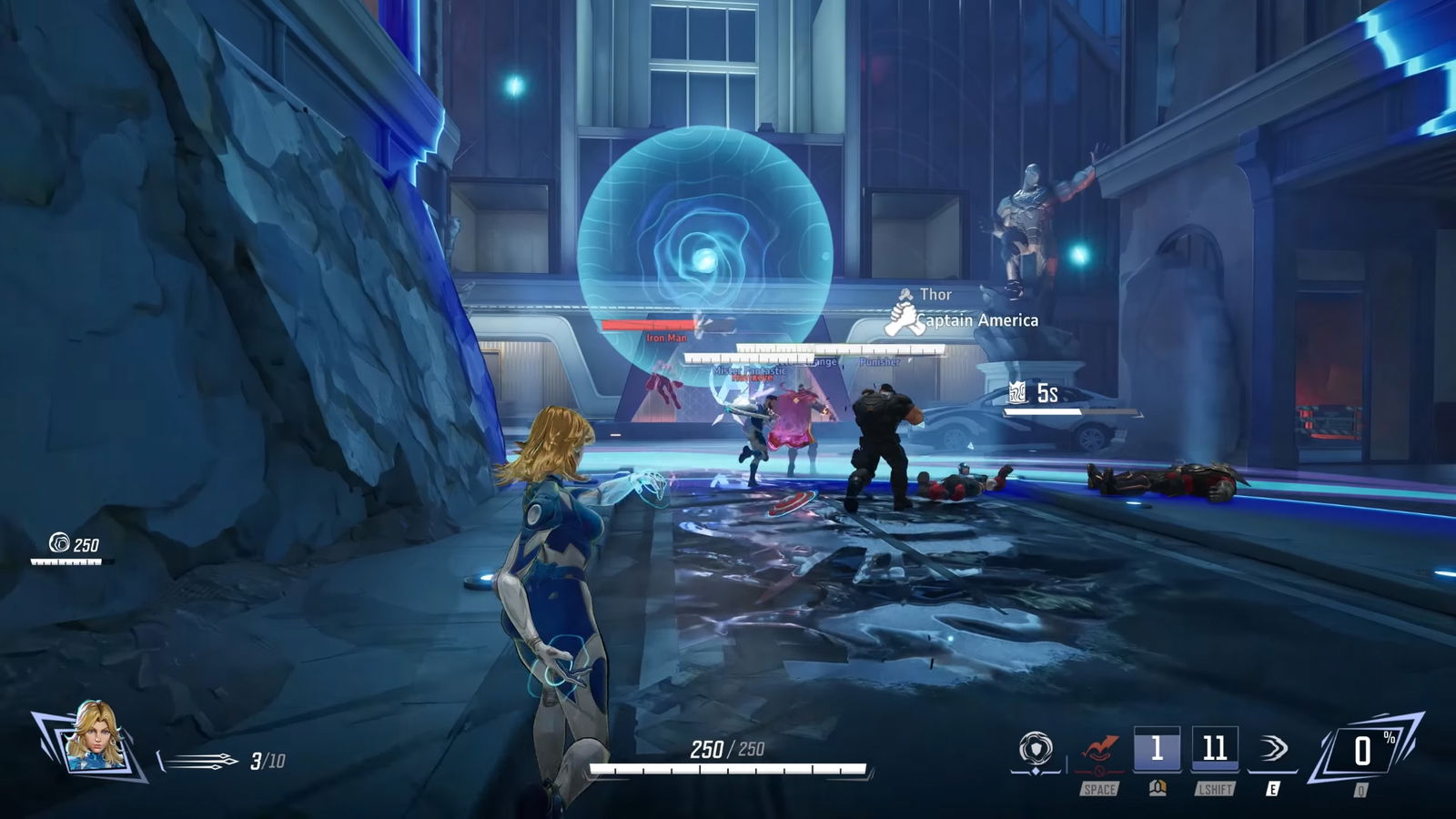The width and height of the screenshot is (1456, 819).
Task: Activate the red double-jump arrow ability
Action: pyautogui.click(x=1099, y=750)
